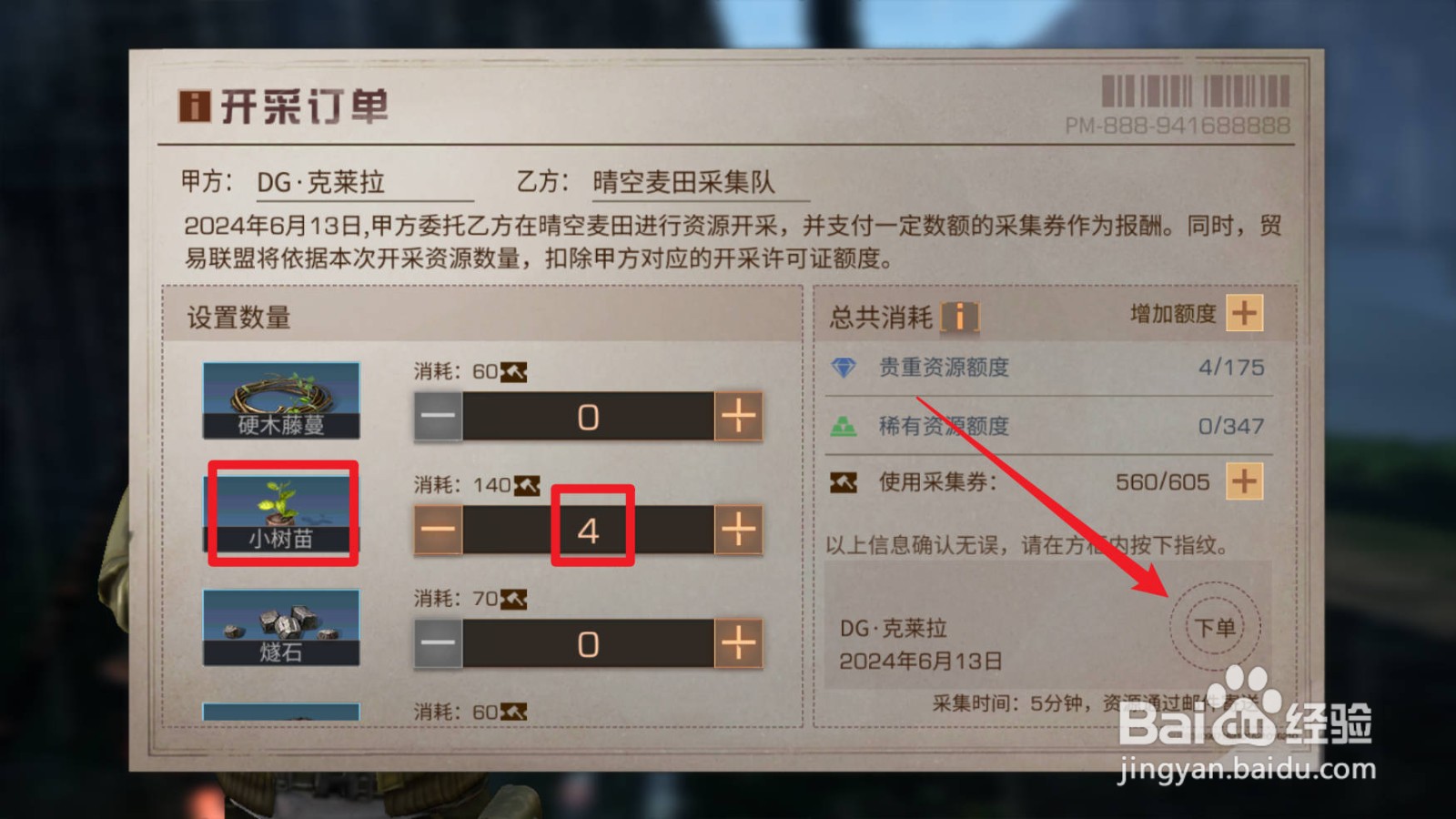Click the pickaxe icon beside 使用采集券
This screenshot has height=819, width=1456.
coord(845,482)
